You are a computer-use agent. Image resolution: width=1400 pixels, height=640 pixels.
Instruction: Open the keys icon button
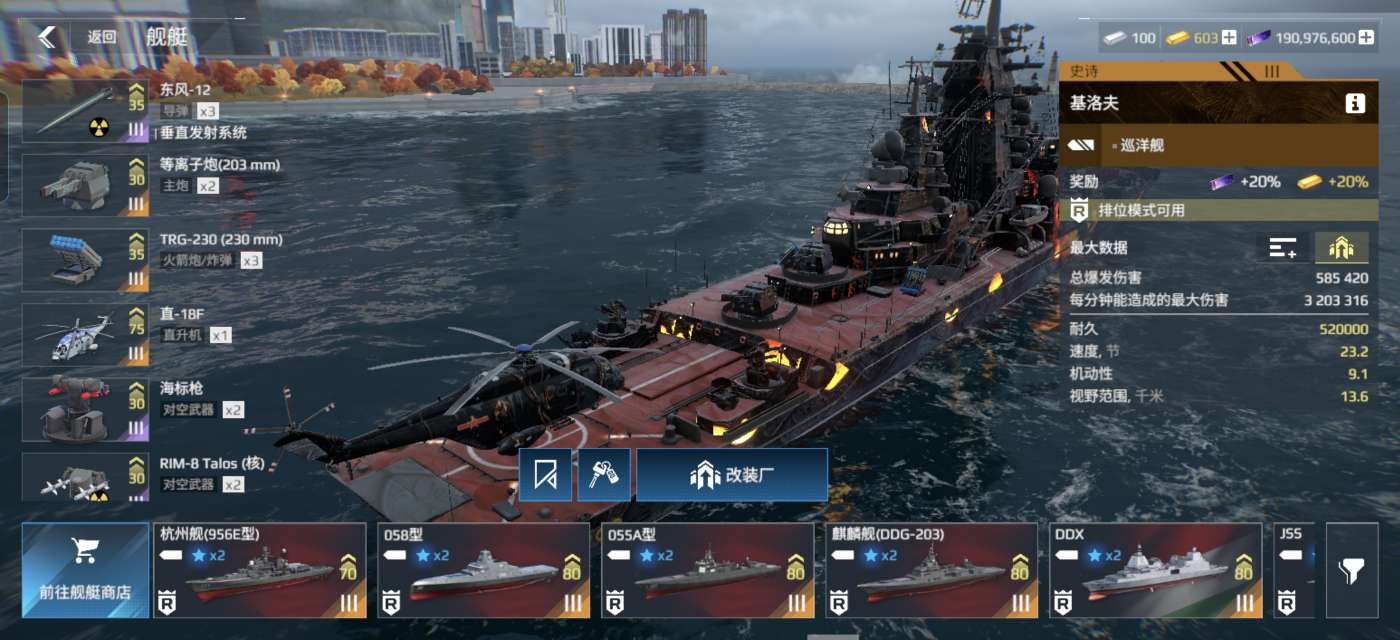603,475
